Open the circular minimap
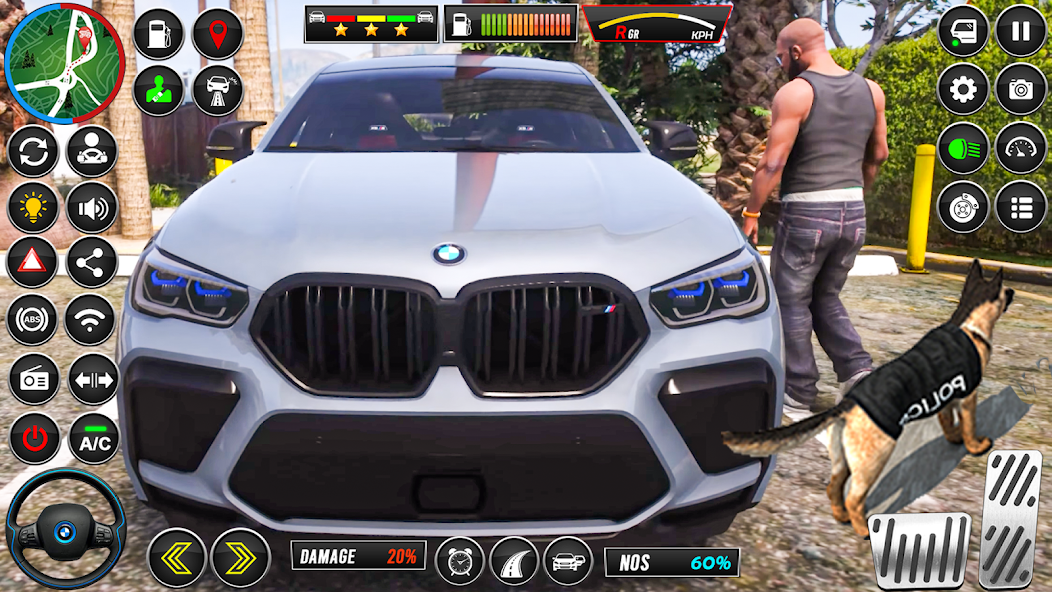Viewport: 1052px width, 592px height. pos(64,62)
